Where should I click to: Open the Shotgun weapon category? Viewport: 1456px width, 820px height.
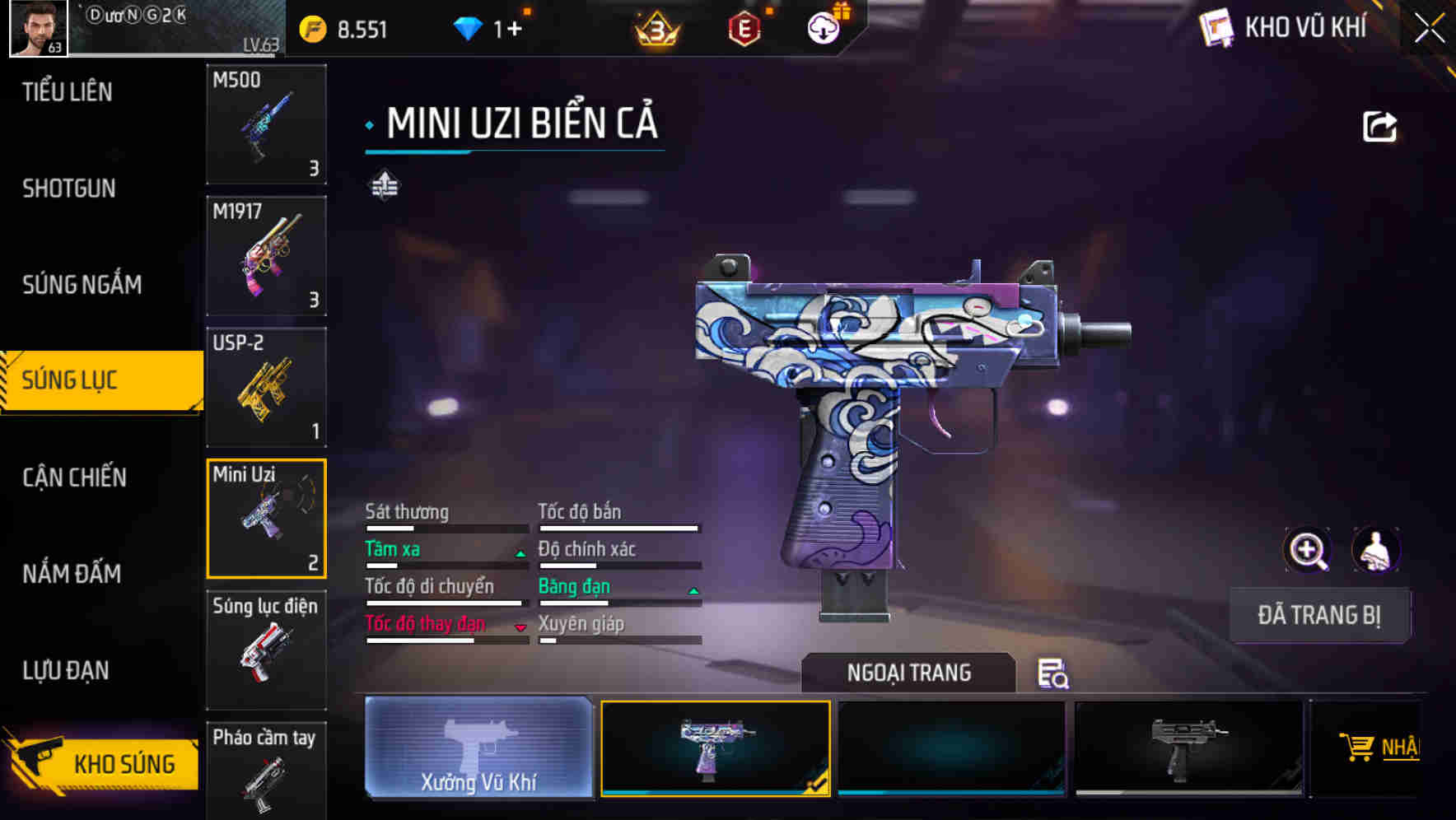[x=69, y=189]
